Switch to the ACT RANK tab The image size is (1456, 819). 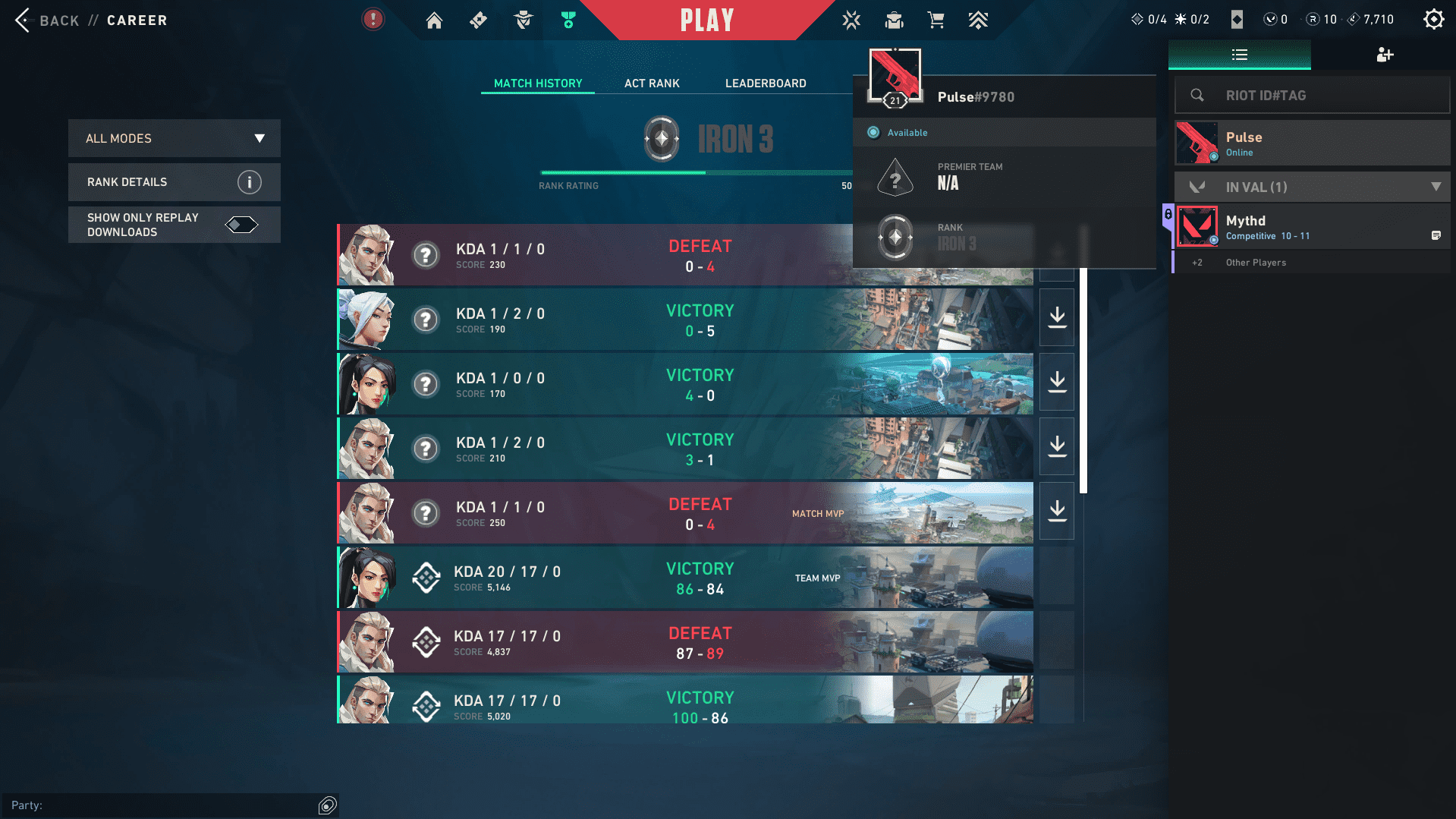click(x=651, y=83)
